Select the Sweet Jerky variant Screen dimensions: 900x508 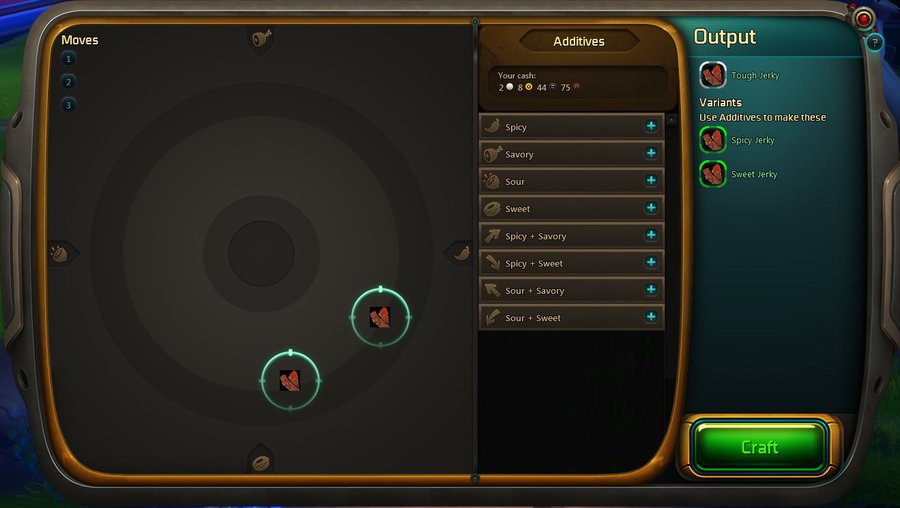pos(713,174)
